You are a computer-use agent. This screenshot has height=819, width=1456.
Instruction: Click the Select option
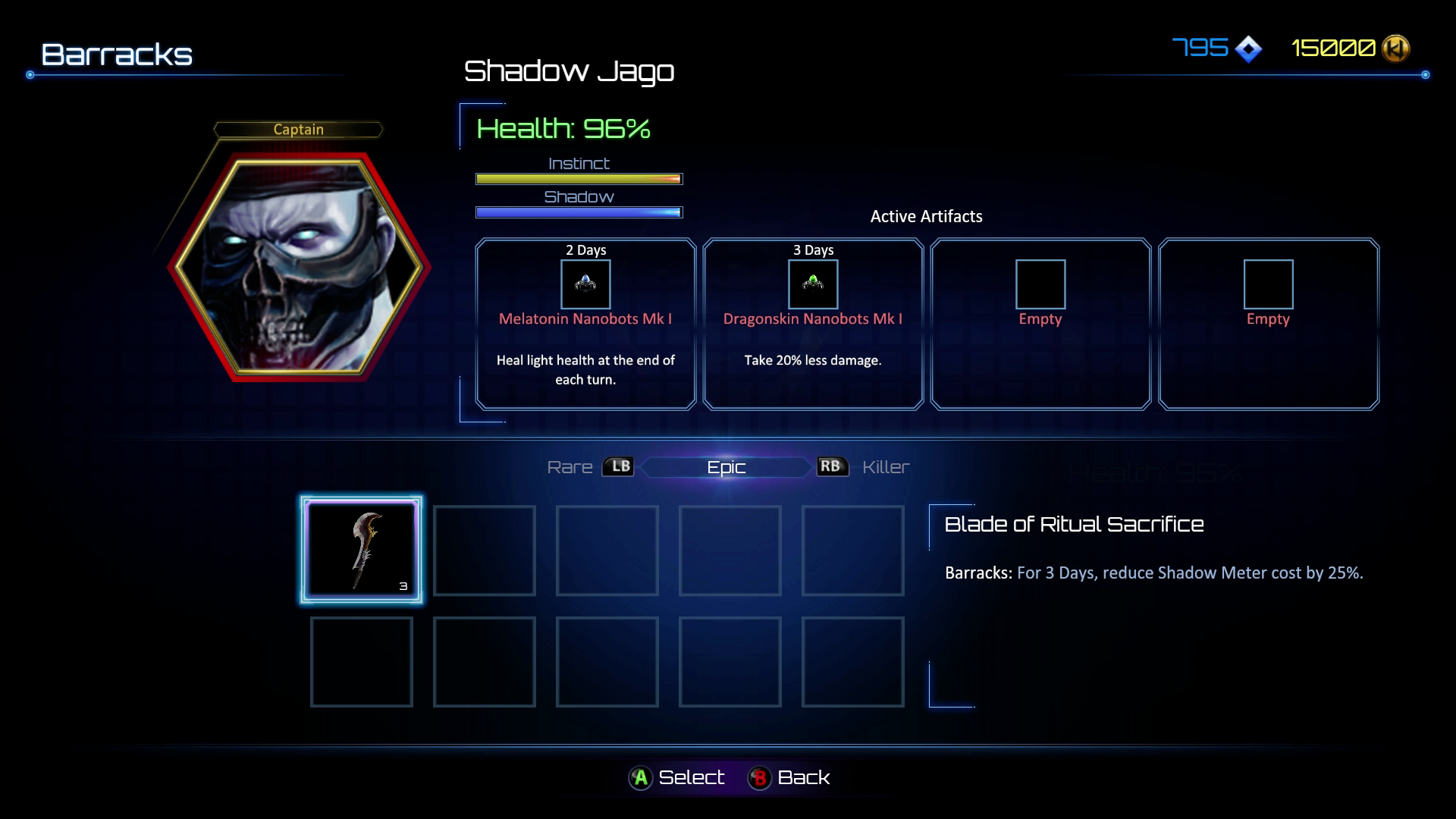pos(676,777)
